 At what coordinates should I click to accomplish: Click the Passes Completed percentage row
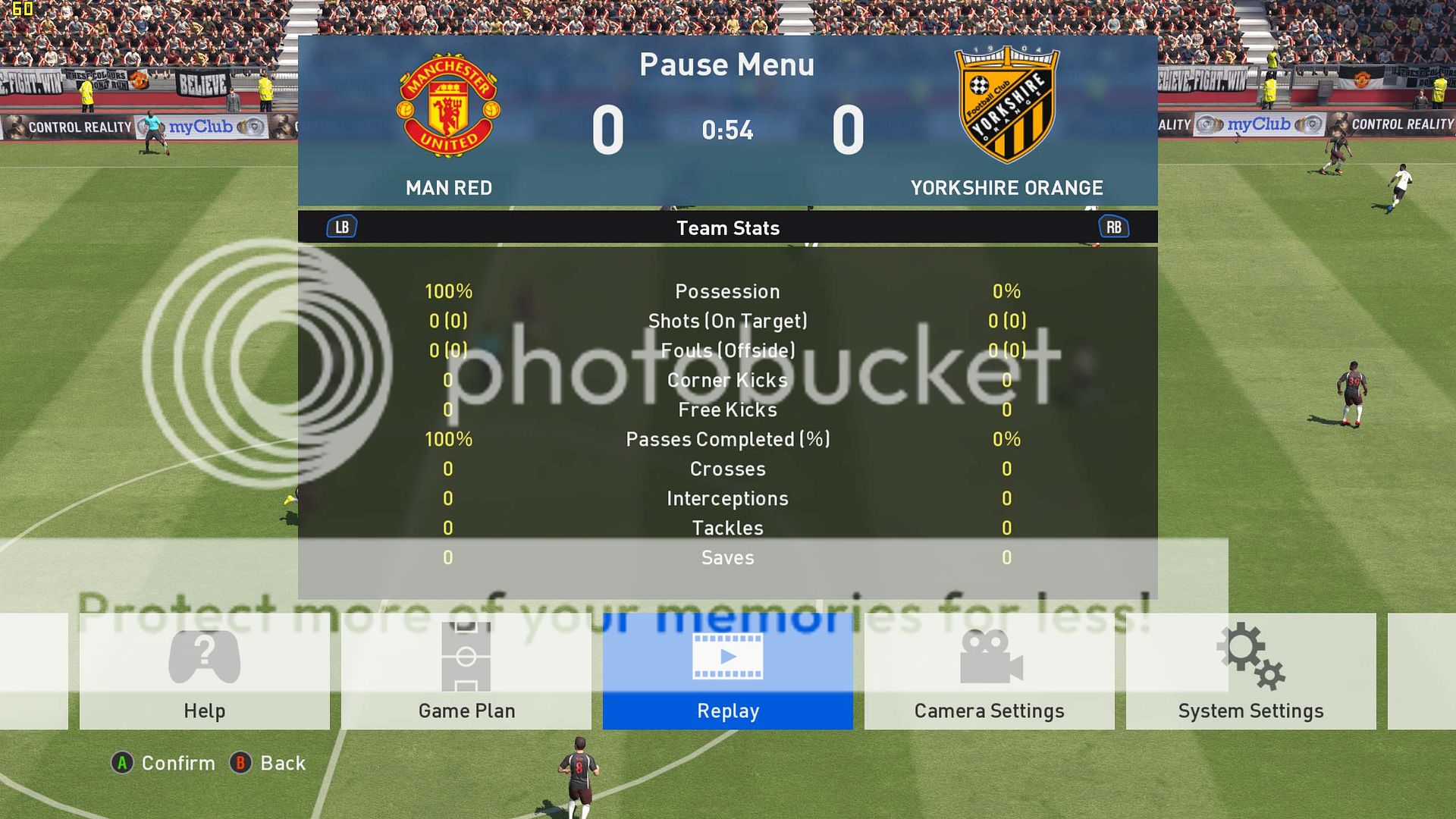click(727, 439)
